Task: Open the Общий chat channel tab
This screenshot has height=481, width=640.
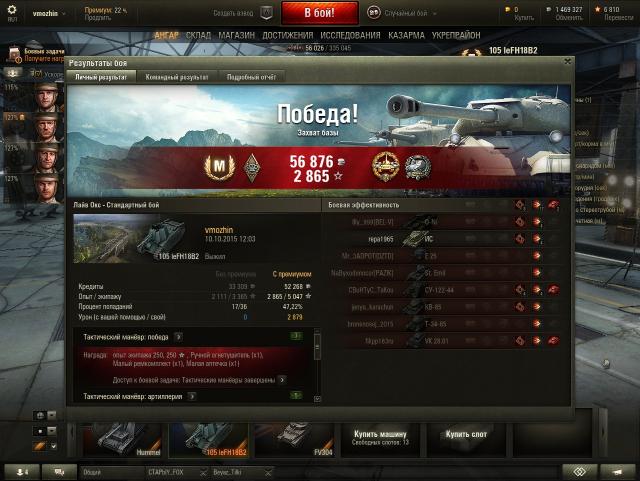Action: point(92,471)
